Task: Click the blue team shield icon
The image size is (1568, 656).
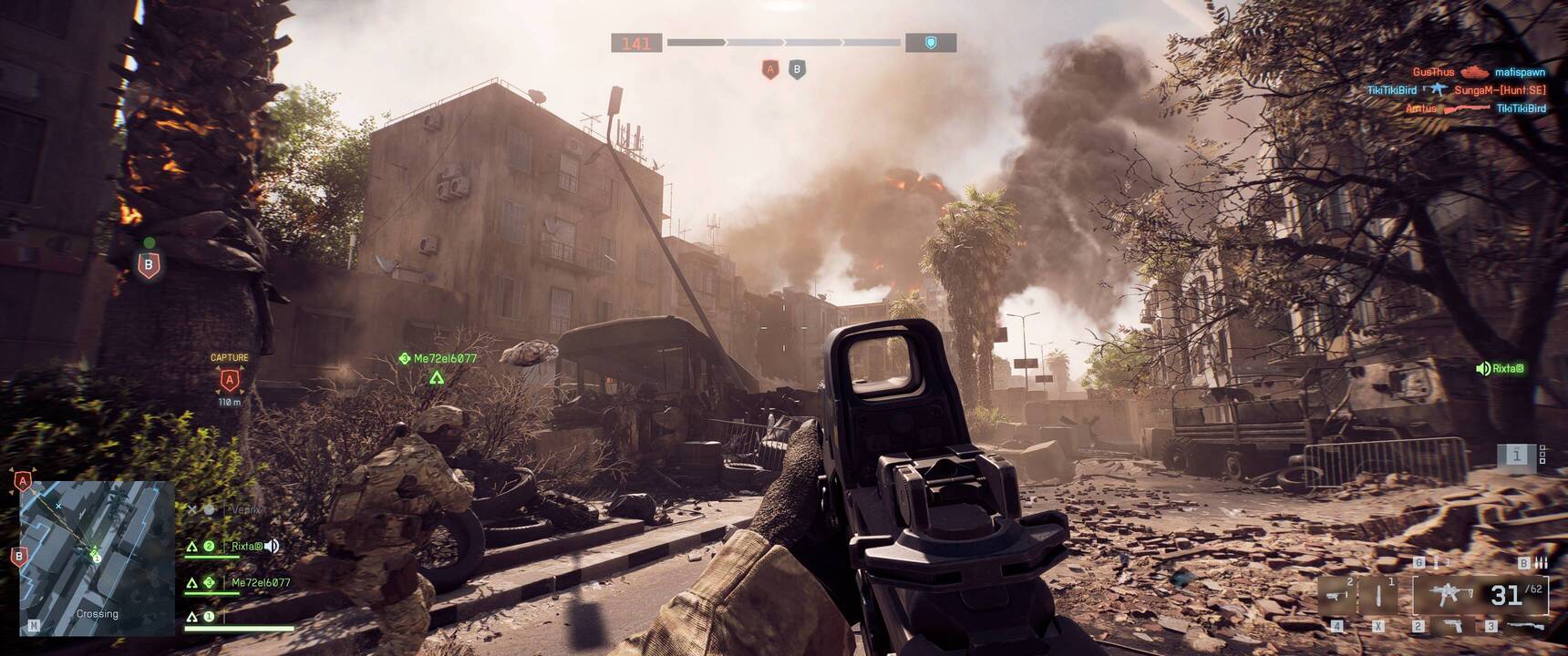Action: 930,43
